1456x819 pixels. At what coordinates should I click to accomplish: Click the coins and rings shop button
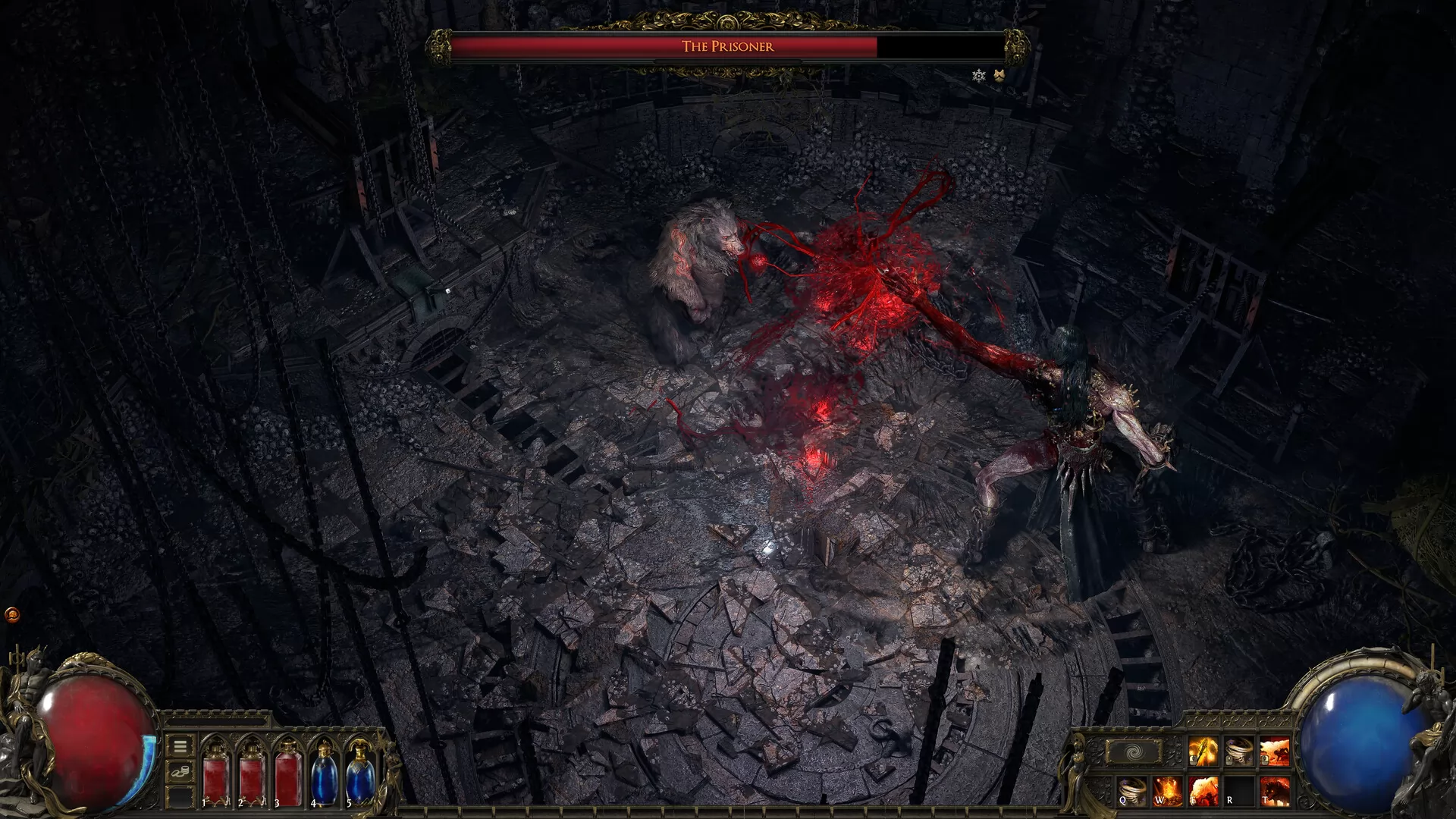coord(180,772)
